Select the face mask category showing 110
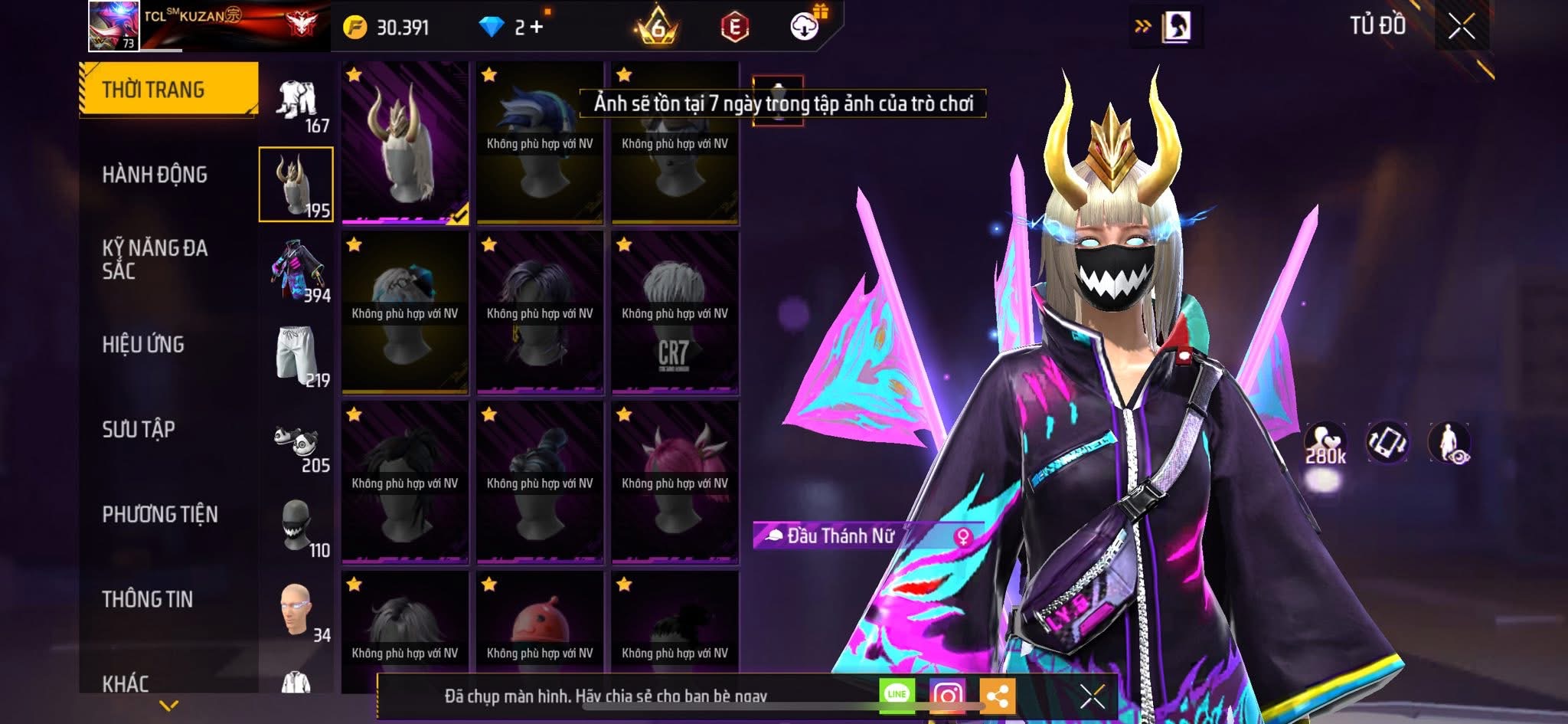Viewport: 1568px width, 724px height. pos(297,527)
